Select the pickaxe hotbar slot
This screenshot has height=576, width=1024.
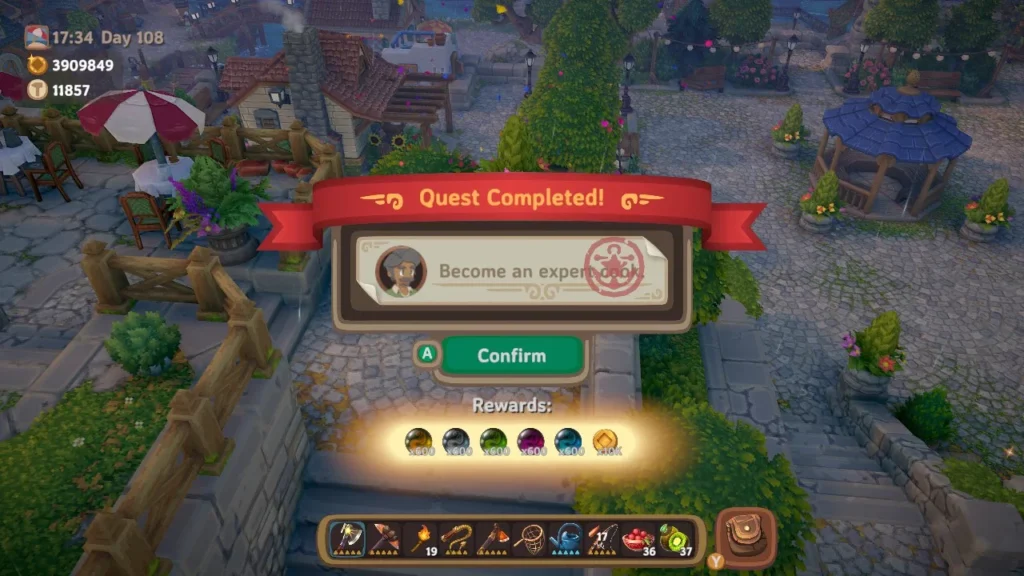[x=384, y=540]
